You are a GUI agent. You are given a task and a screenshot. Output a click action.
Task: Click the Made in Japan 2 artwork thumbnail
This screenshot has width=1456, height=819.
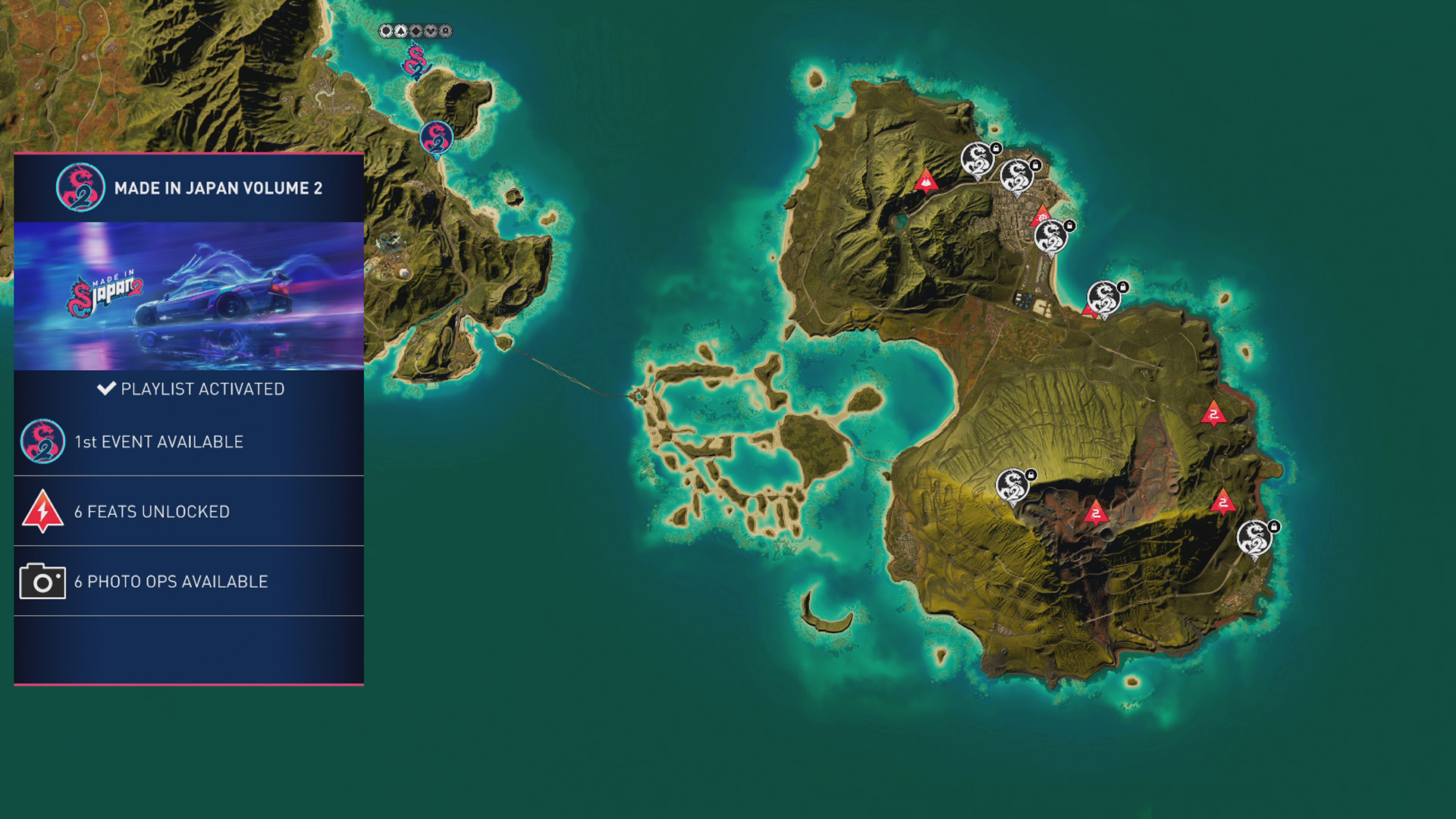point(189,296)
